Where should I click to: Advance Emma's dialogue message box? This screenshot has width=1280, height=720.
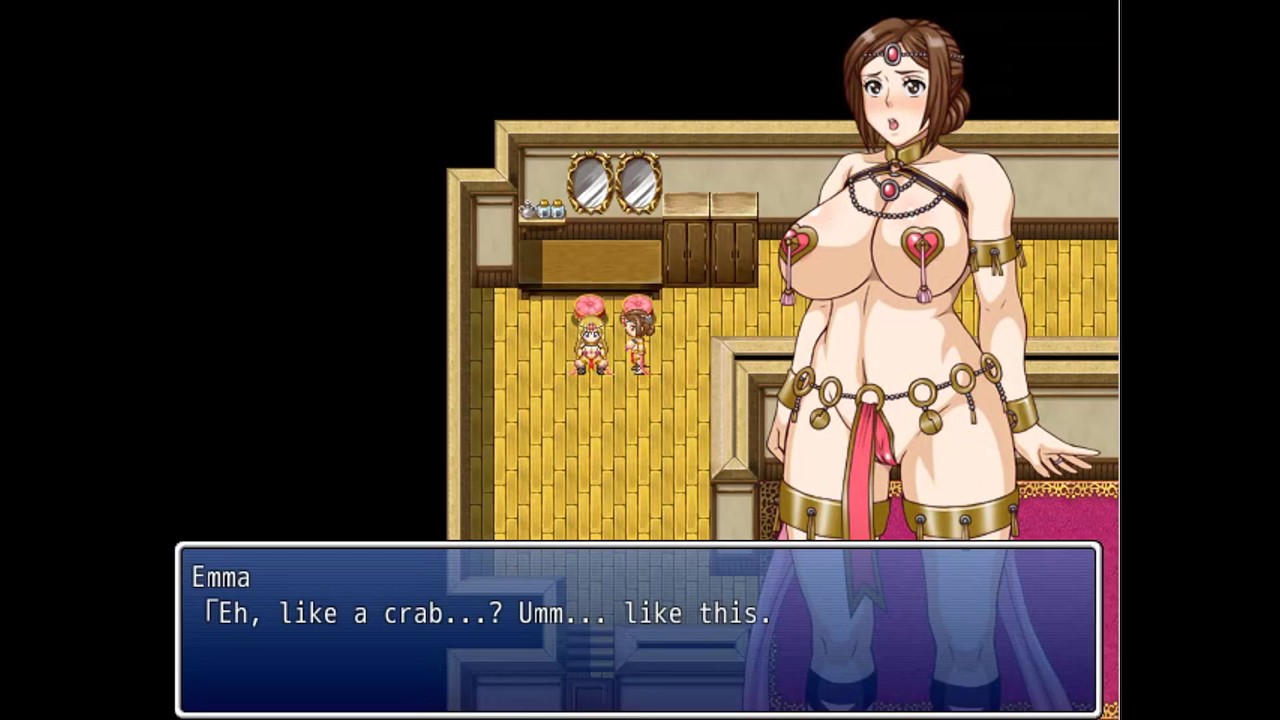tap(638, 628)
